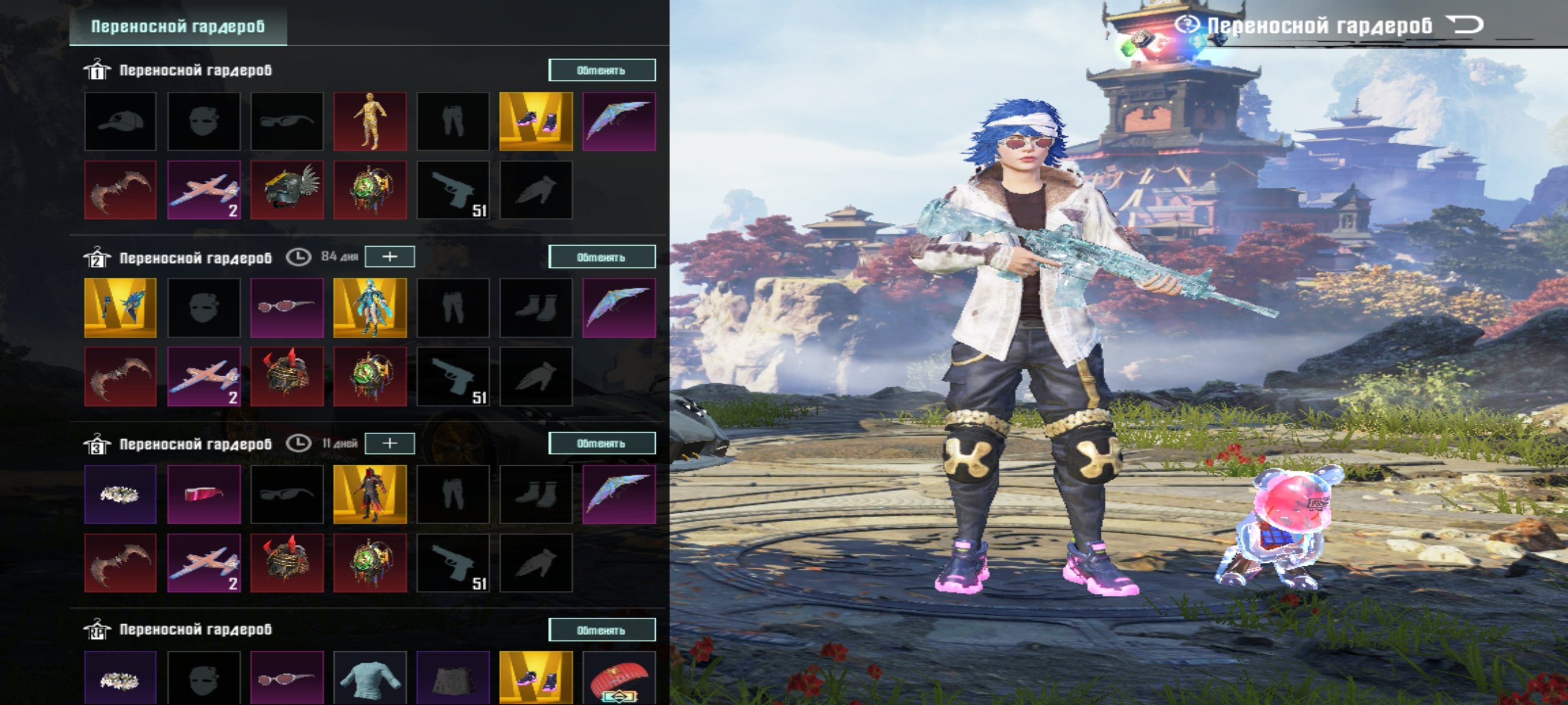Select the red and black outfit slot
This screenshot has height=705, width=1568.
click(369, 495)
